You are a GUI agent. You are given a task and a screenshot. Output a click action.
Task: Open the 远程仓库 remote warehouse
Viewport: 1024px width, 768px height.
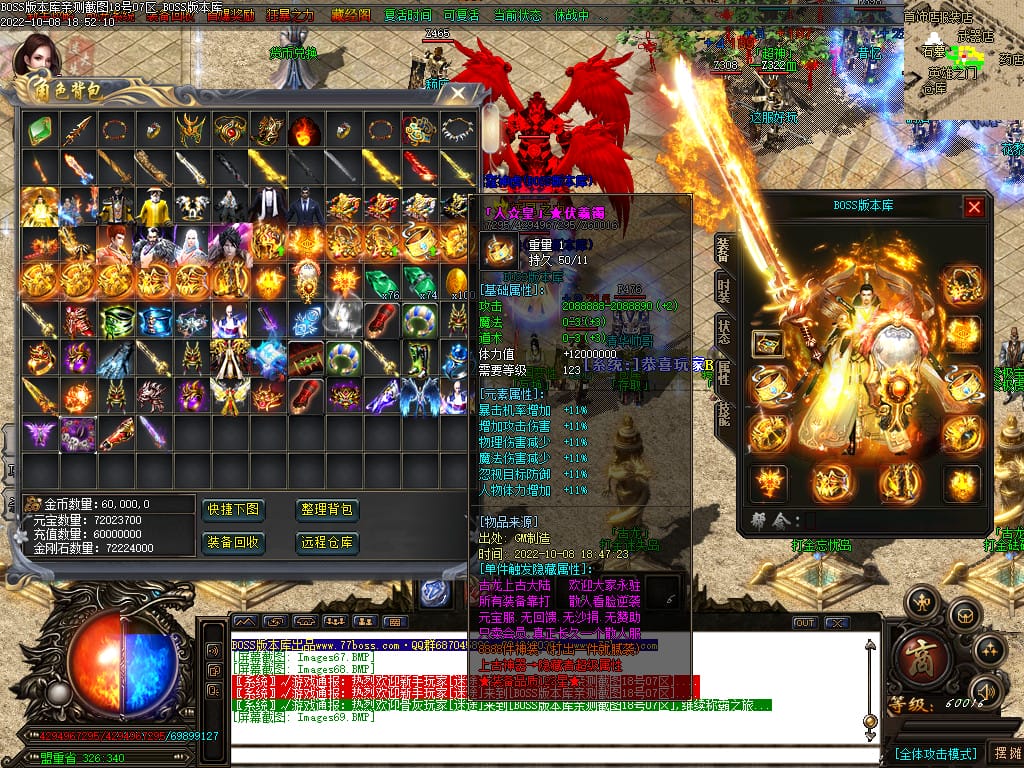click(x=327, y=542)
